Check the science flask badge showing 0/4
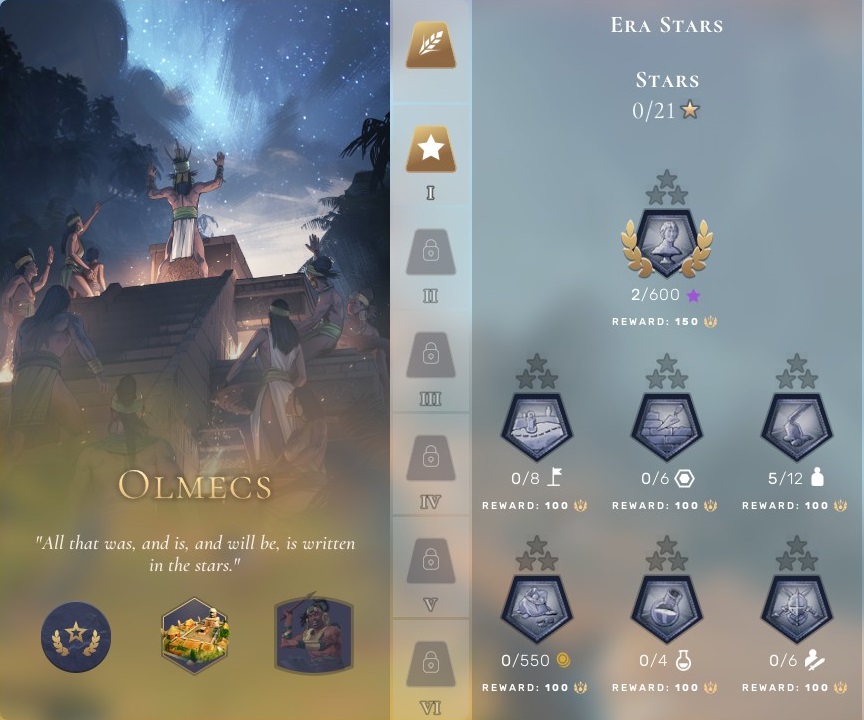Viewport: 864px width, 720px height. click(667, 607)
